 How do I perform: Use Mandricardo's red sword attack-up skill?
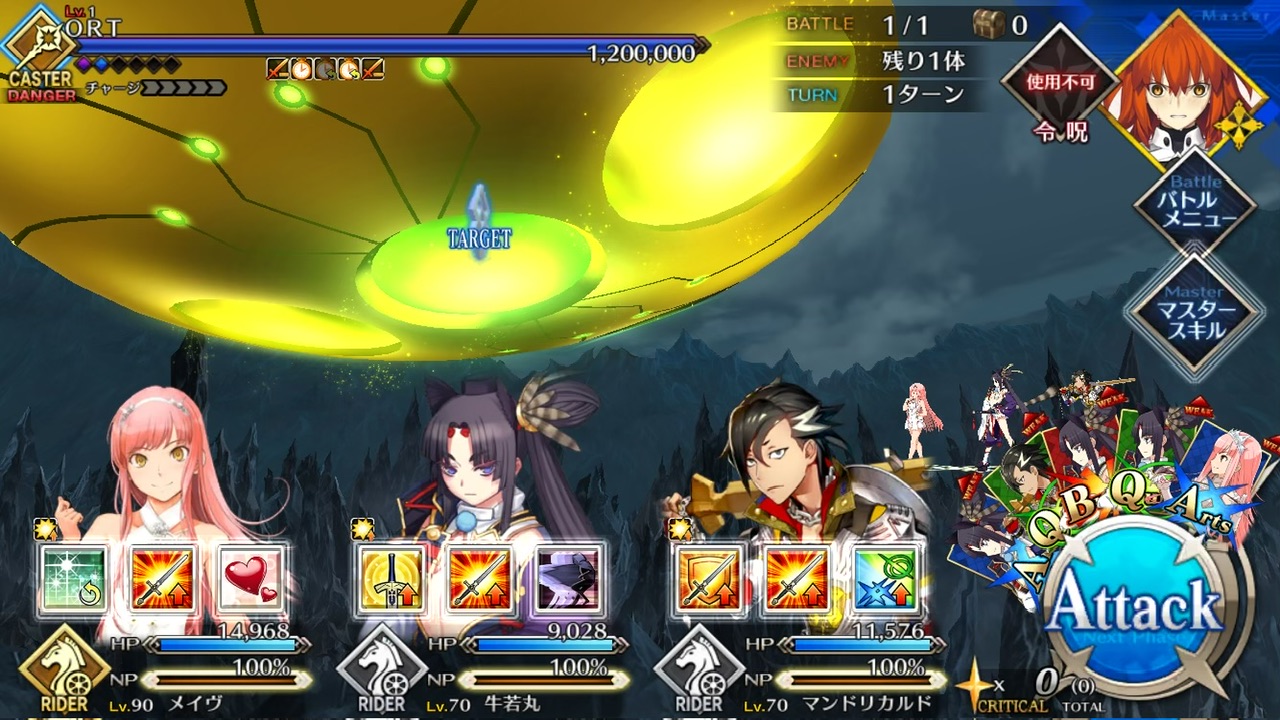point(797,579)
